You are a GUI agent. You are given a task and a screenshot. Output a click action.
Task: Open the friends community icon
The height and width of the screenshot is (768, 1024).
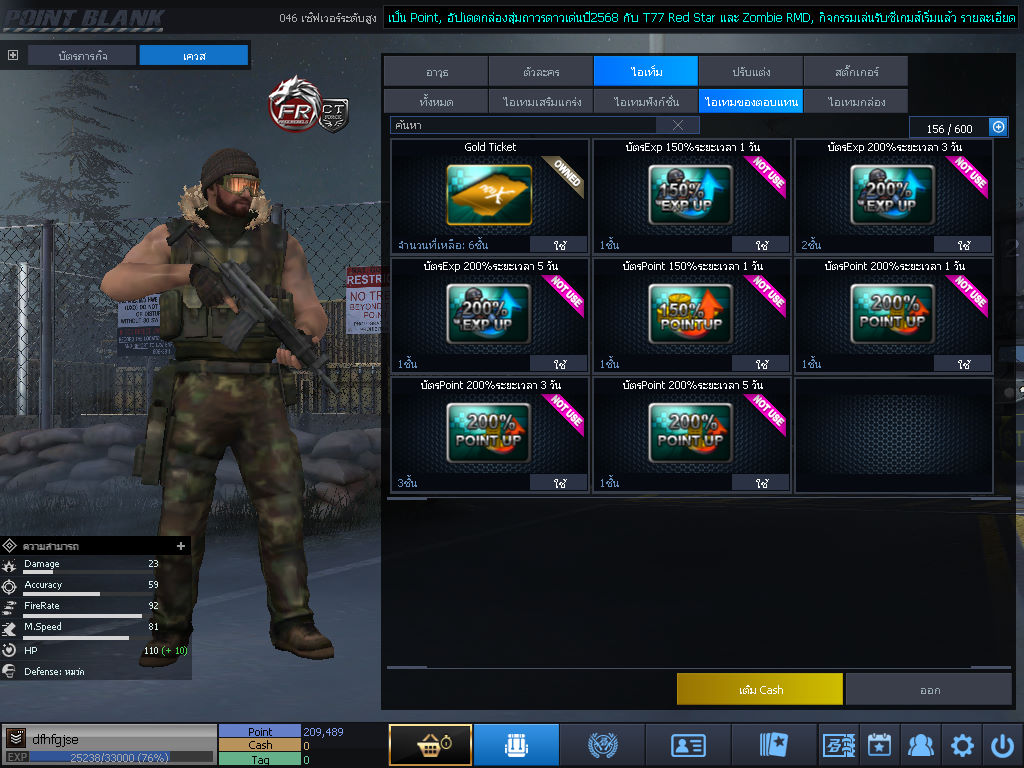[920, 745]
